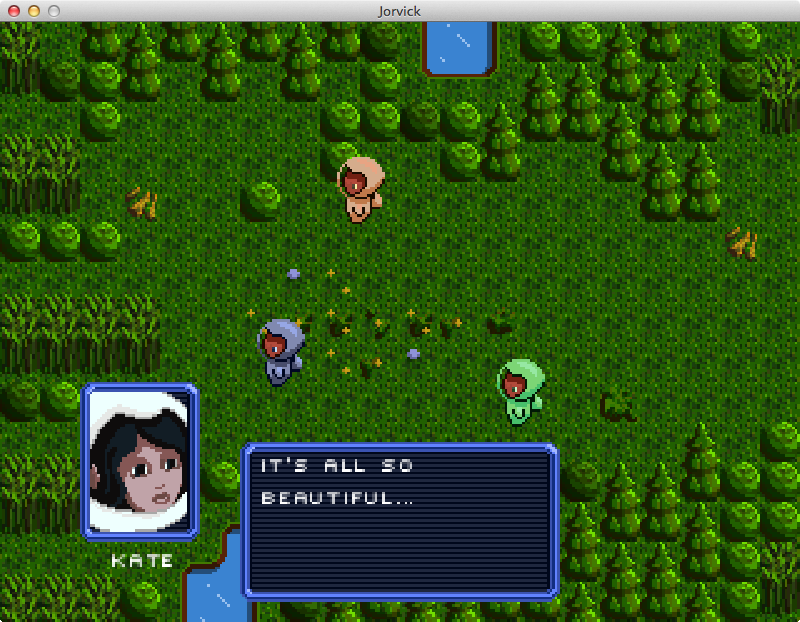
Task: Click Kate's speaker portrait
Action: [140, 462]
